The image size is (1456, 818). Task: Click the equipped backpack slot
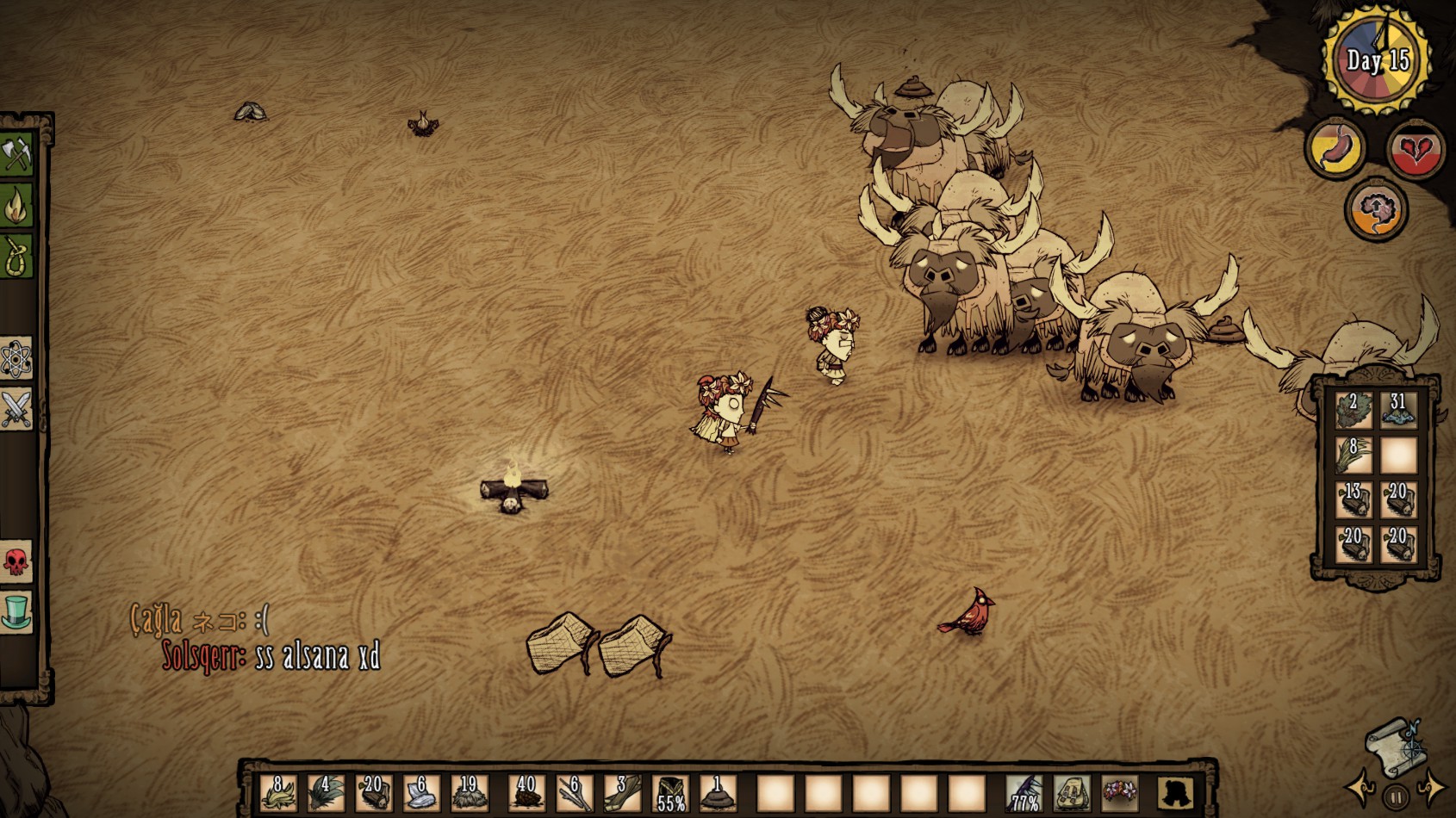tap(1072, 792)
